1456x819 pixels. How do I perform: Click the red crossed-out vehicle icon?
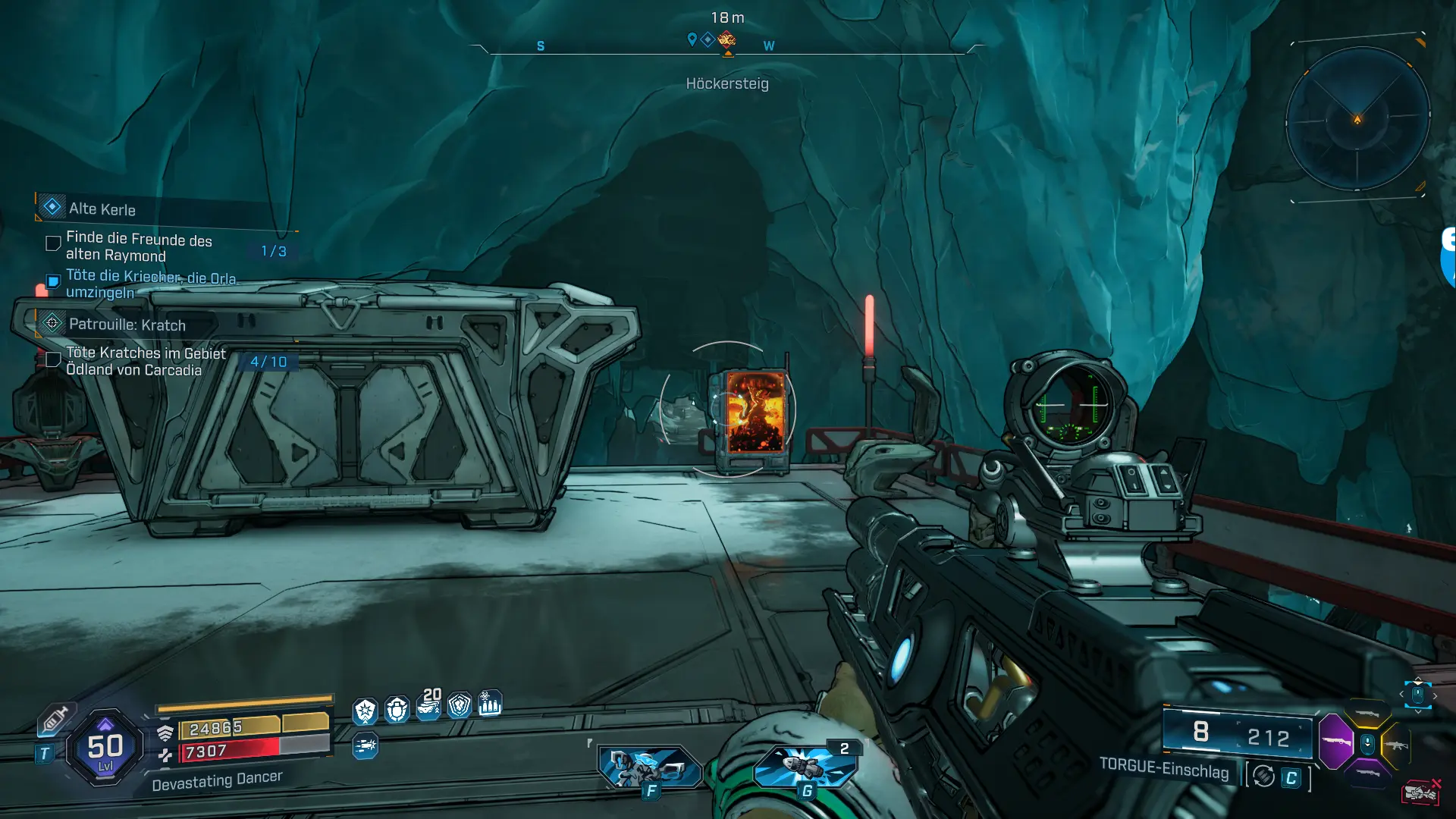pyautogui.click(x=1421, y=792)
